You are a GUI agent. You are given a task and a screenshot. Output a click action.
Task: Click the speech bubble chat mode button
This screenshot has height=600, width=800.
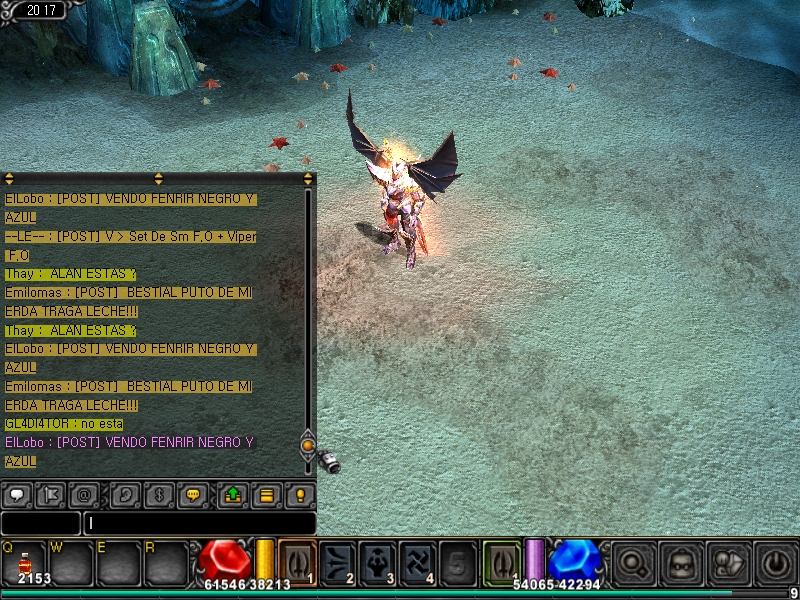click(x=17, y=494)
